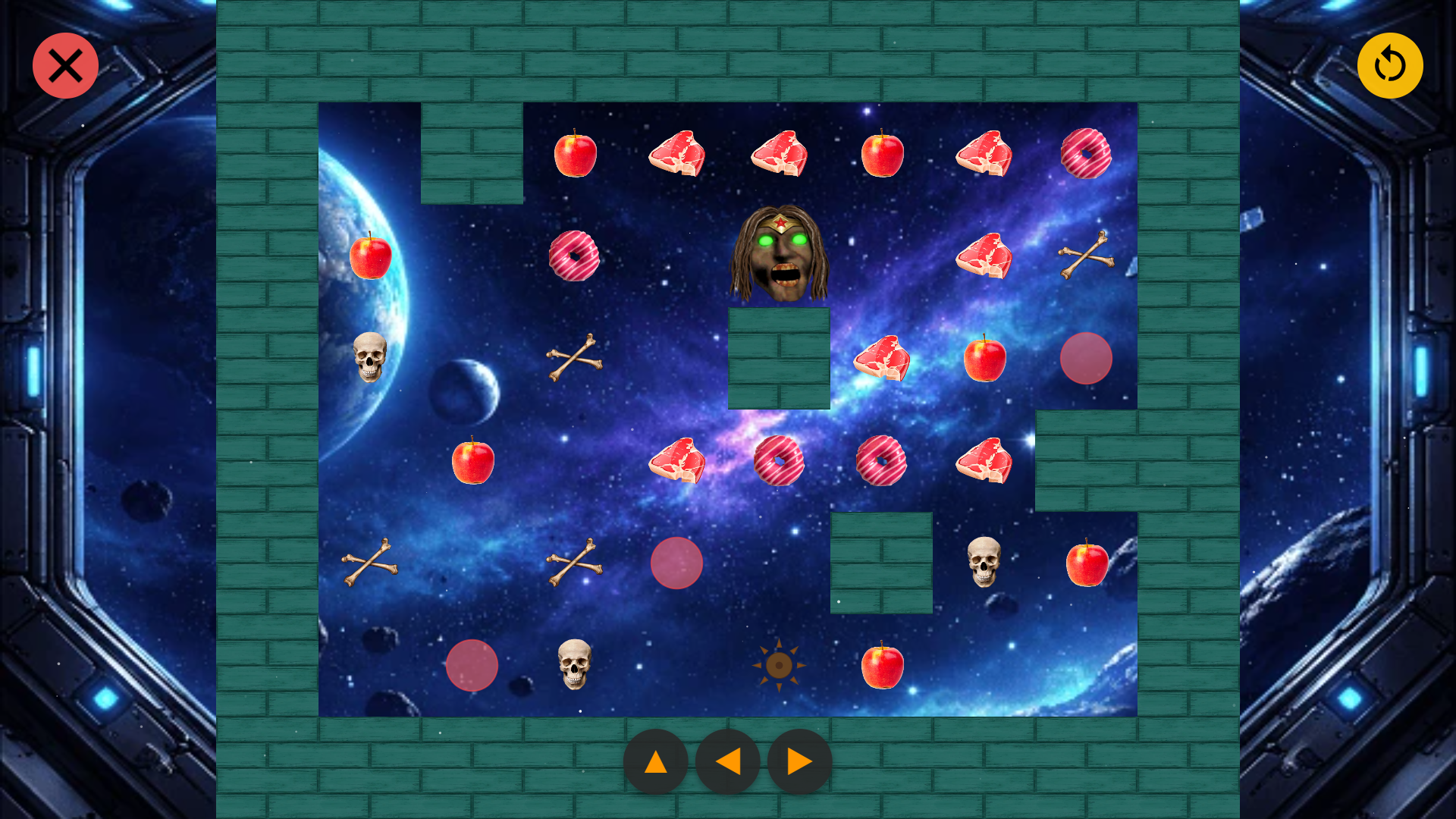This screenshot has width=1456, height=819.
Task: Exit the game with the X button
Action: 64,65
